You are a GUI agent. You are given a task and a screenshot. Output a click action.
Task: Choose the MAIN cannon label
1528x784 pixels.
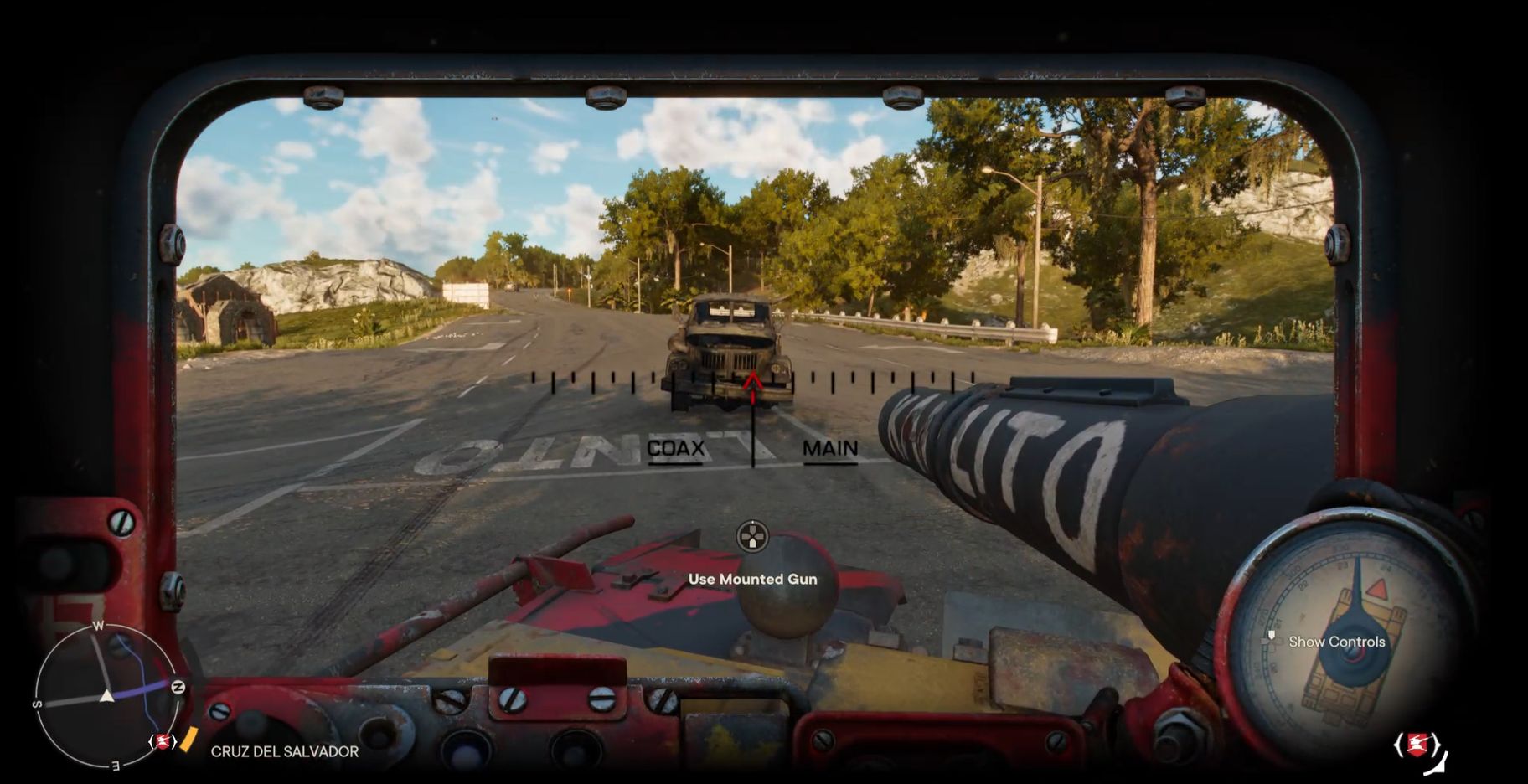(x=829, y=449)
